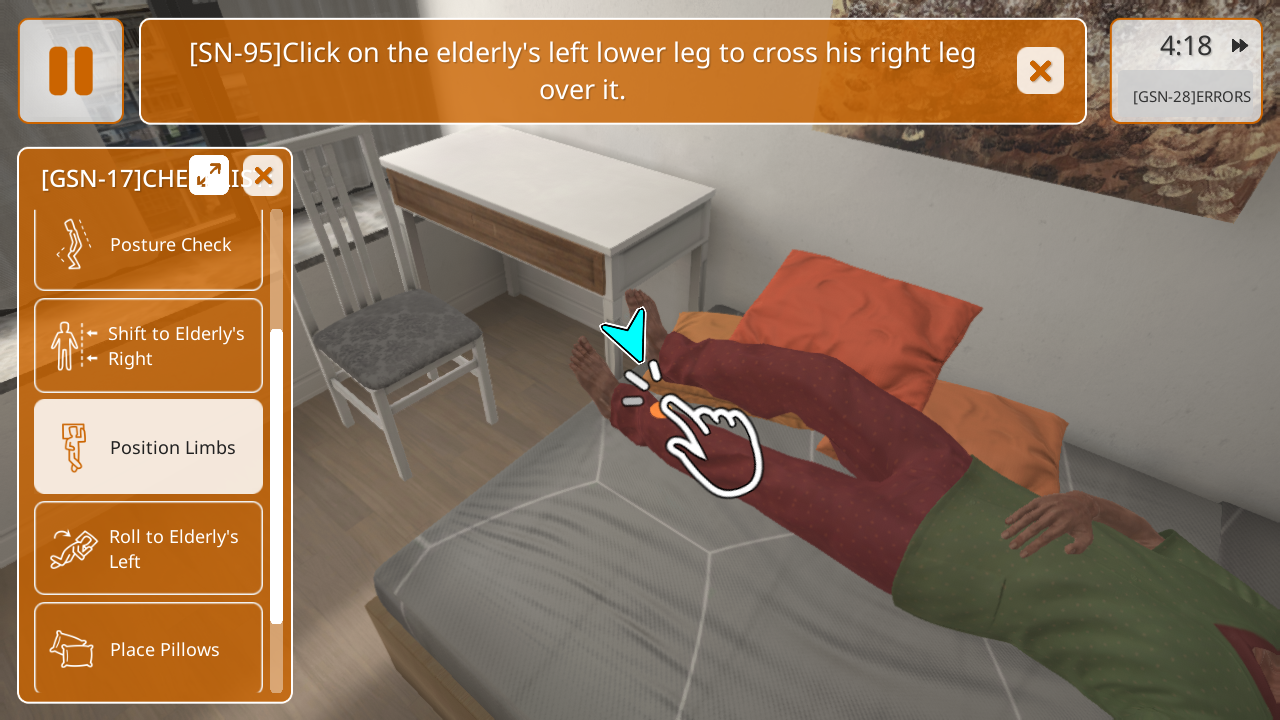Screen dimensions: 1280x720
Task: Close the checklist panel
Action: coord(263,175)
